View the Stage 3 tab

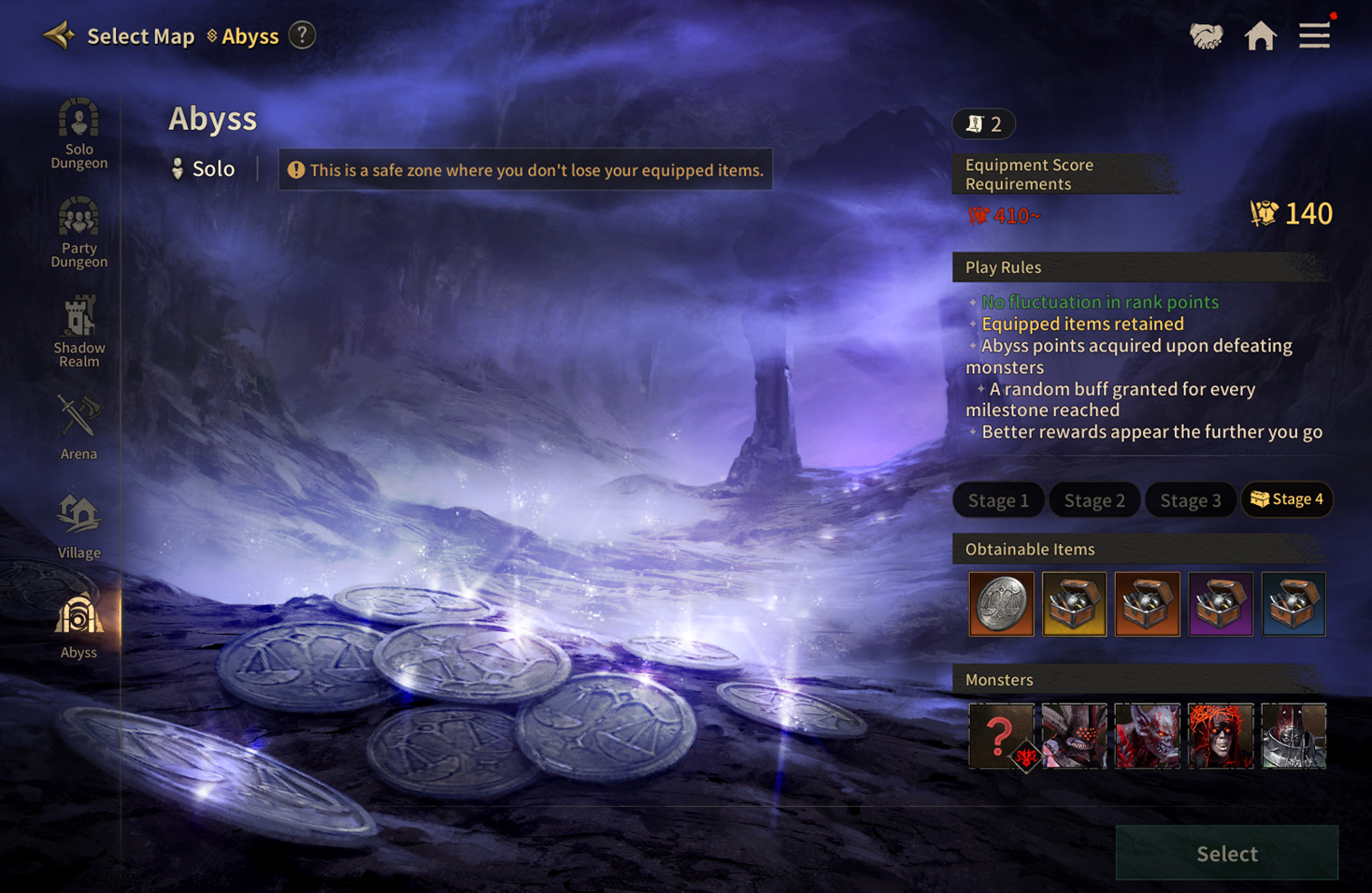pyautogui.click(x=1190, y=500)
